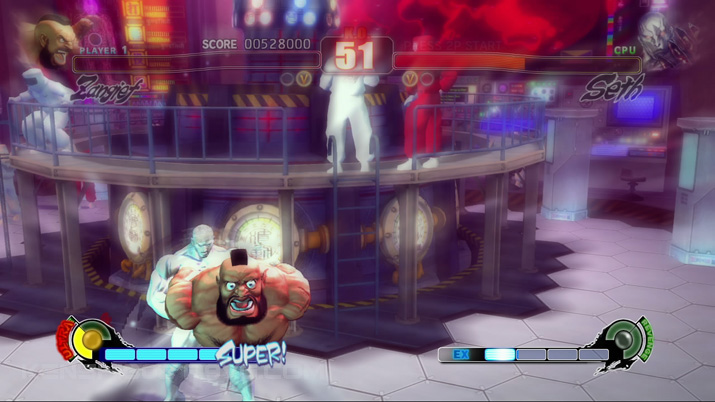Click Zangief's character portrait
The width and height of the screenshot is (715, 402).
[52, 42]
